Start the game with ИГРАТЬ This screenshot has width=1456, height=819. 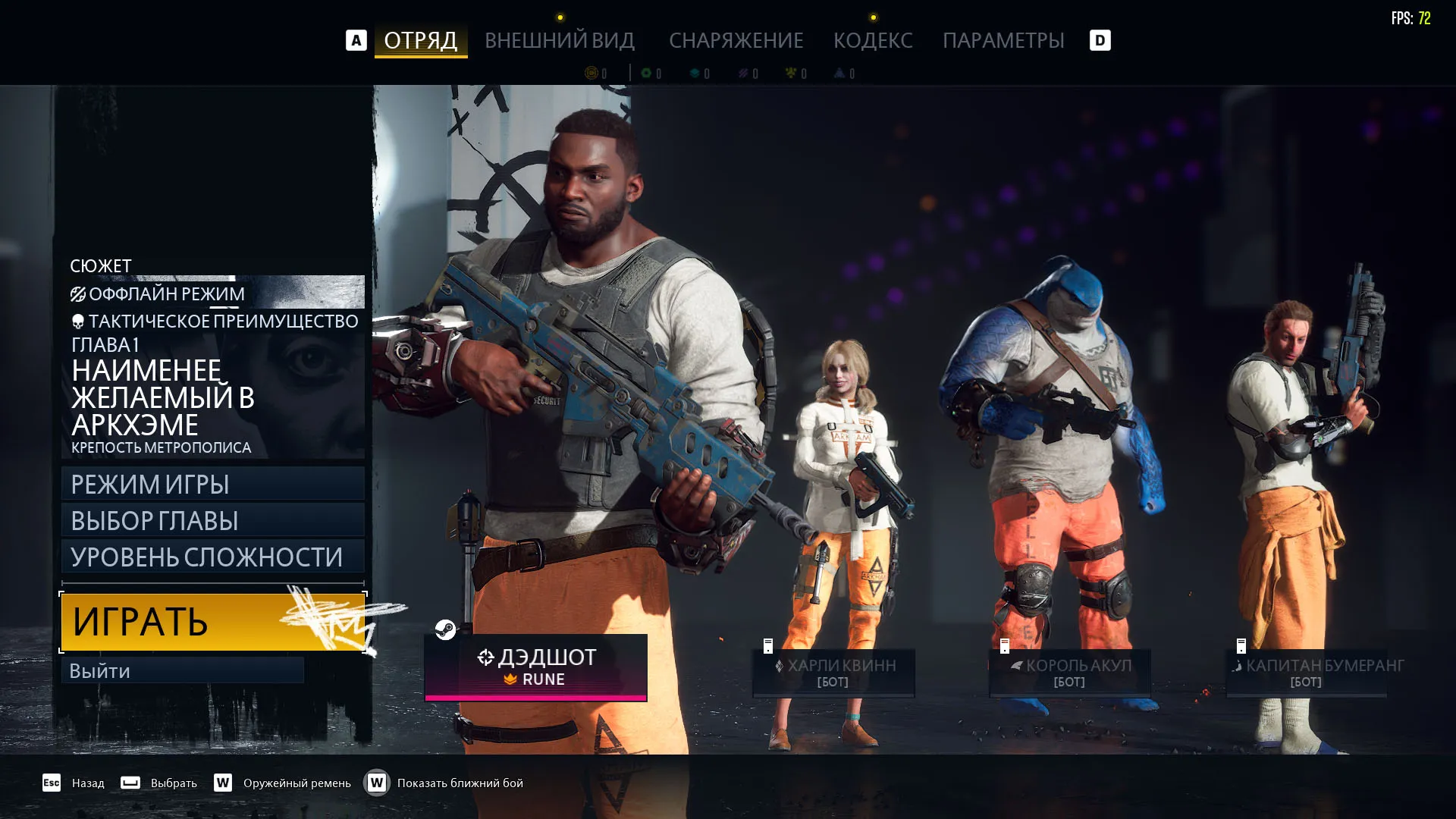(x=212, y=622)
